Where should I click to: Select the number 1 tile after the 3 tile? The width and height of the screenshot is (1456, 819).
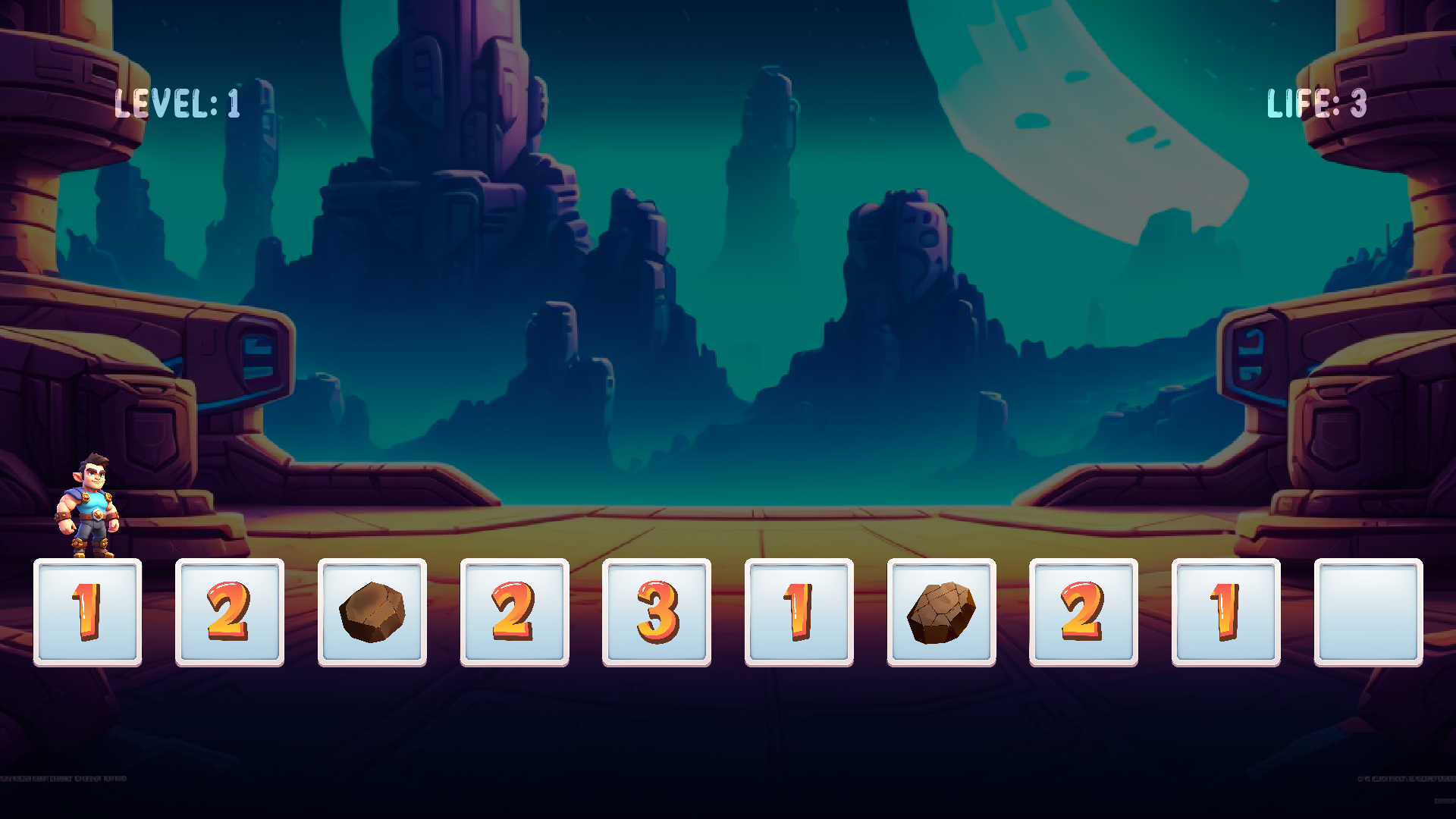click(799, 614)
